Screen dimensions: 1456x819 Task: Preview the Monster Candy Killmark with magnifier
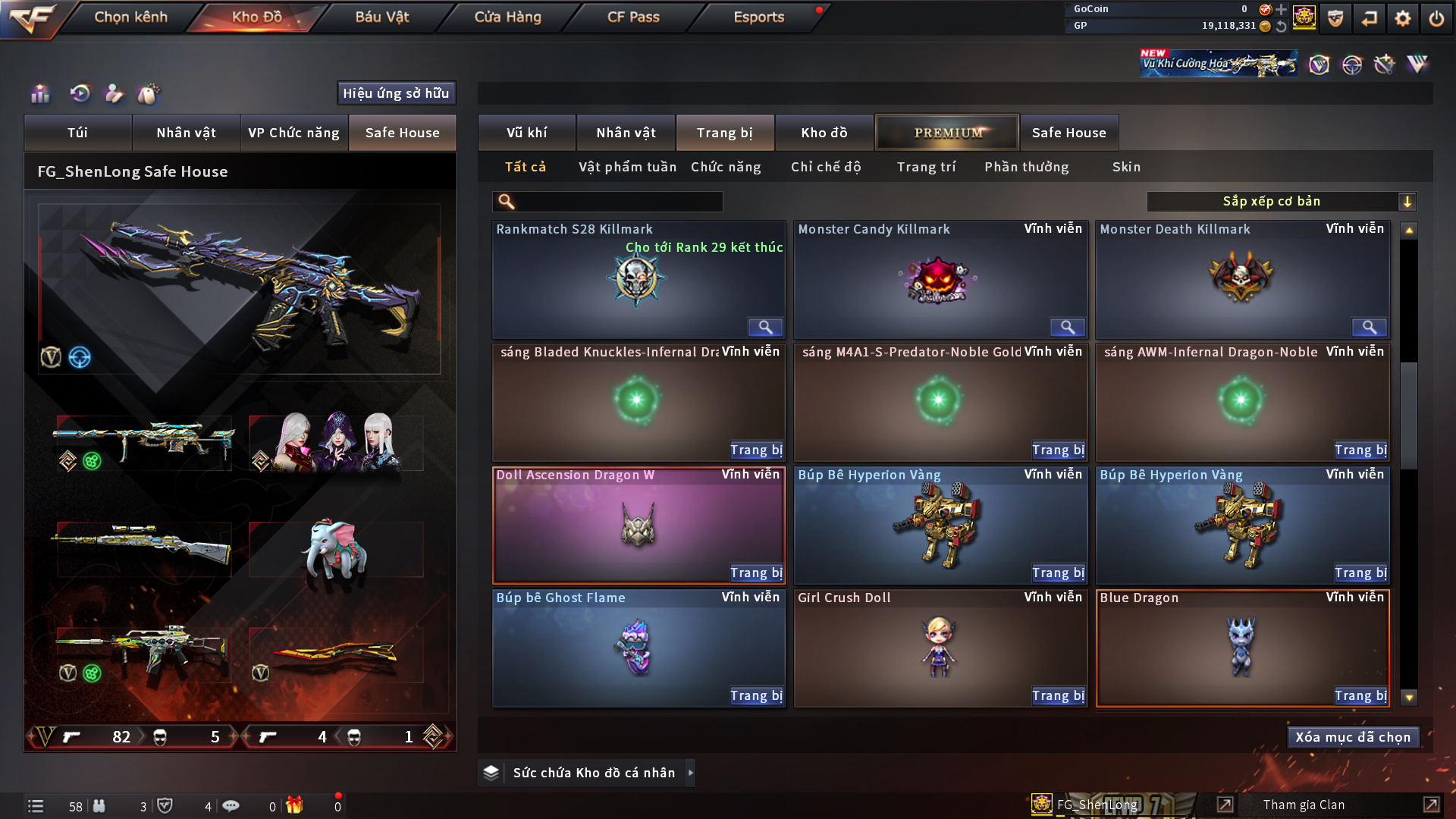[1067, 327]
